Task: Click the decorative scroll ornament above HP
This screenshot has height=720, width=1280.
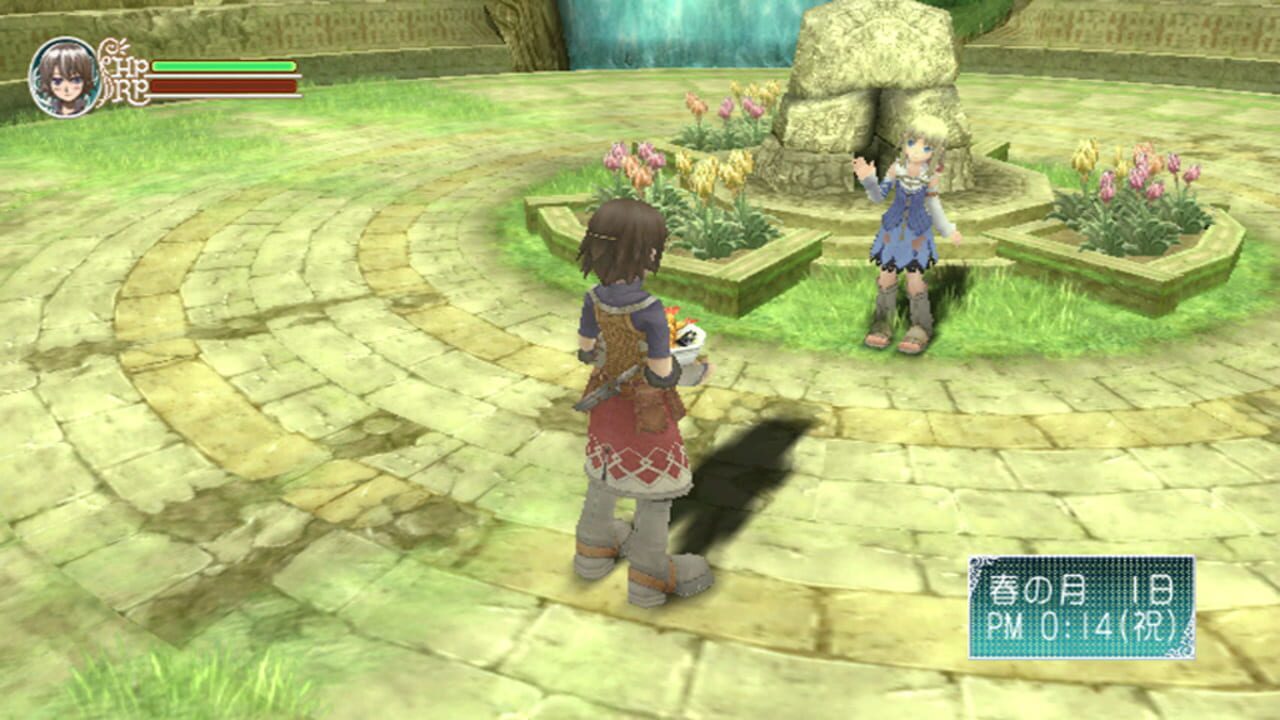Action: [112, 46]
